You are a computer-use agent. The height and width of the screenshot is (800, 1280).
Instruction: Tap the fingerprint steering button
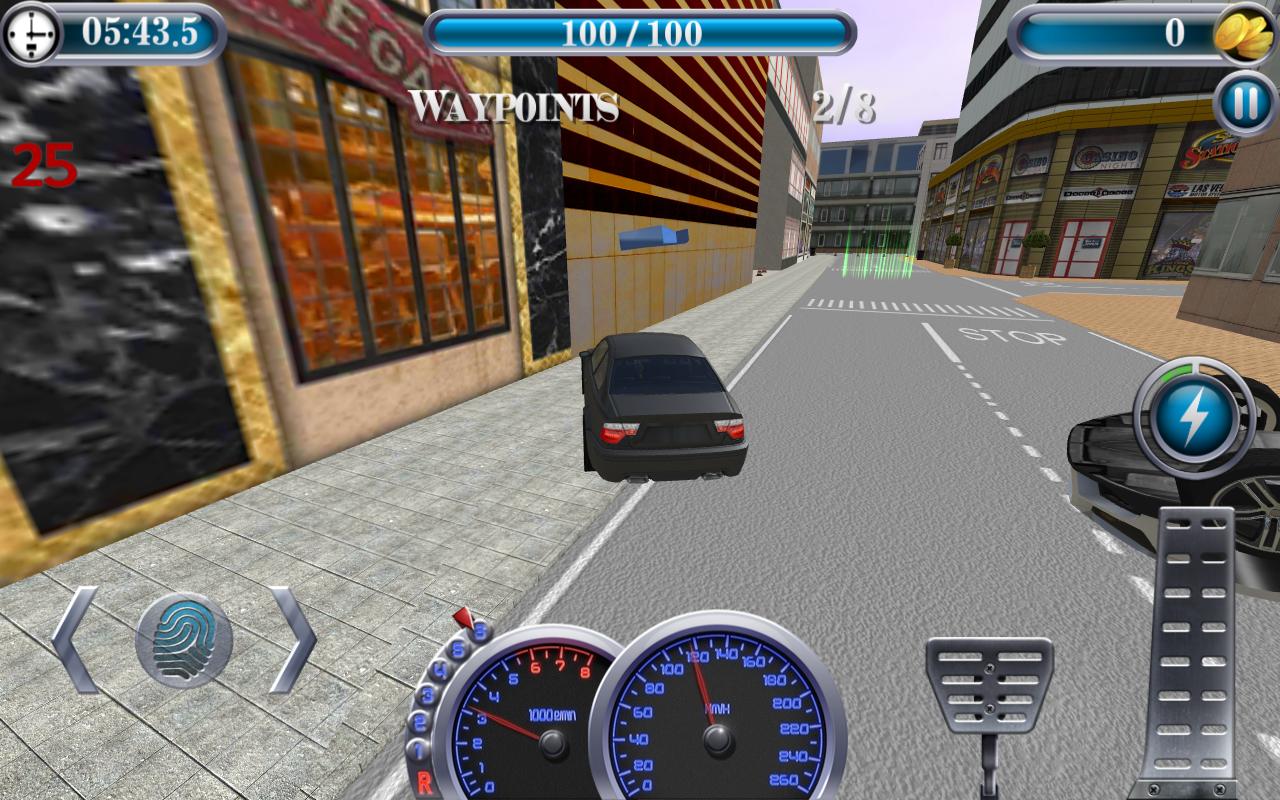tap(184, 640)
